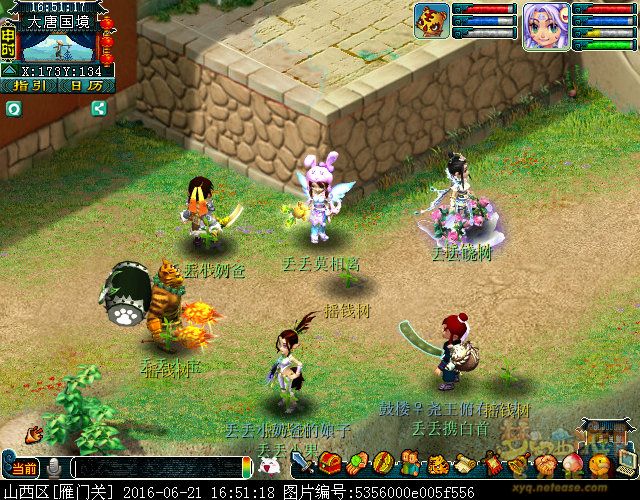The width and height of the screenshot is (640, 500).
Task: Collapse the minimap with the arrow toggle
Action: coord(8,71)
